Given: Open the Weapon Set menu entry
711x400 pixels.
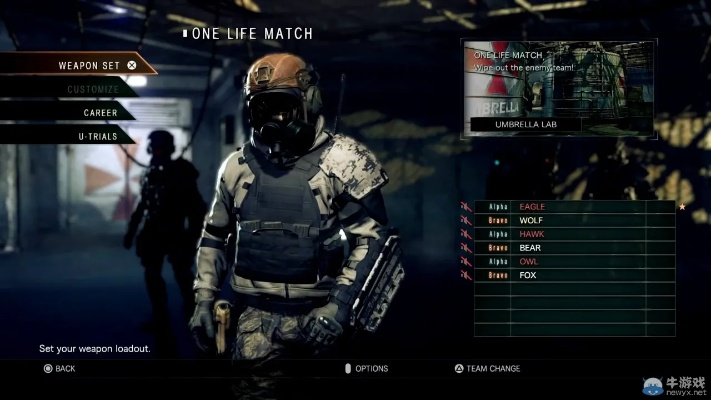Looking at the screenshot, I should pyautogui.click(x=90, y=65).
